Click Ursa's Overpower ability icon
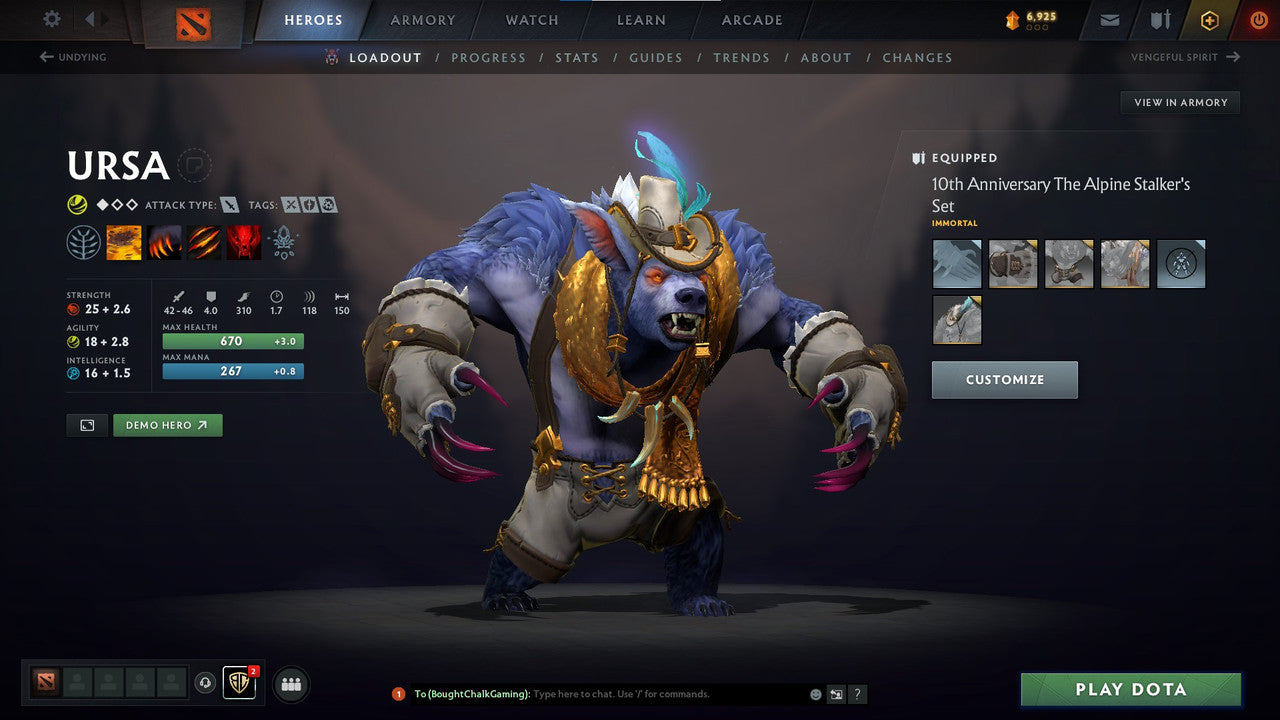The image size is (1280, 720). pyautogui.click(x=164, y=242)
